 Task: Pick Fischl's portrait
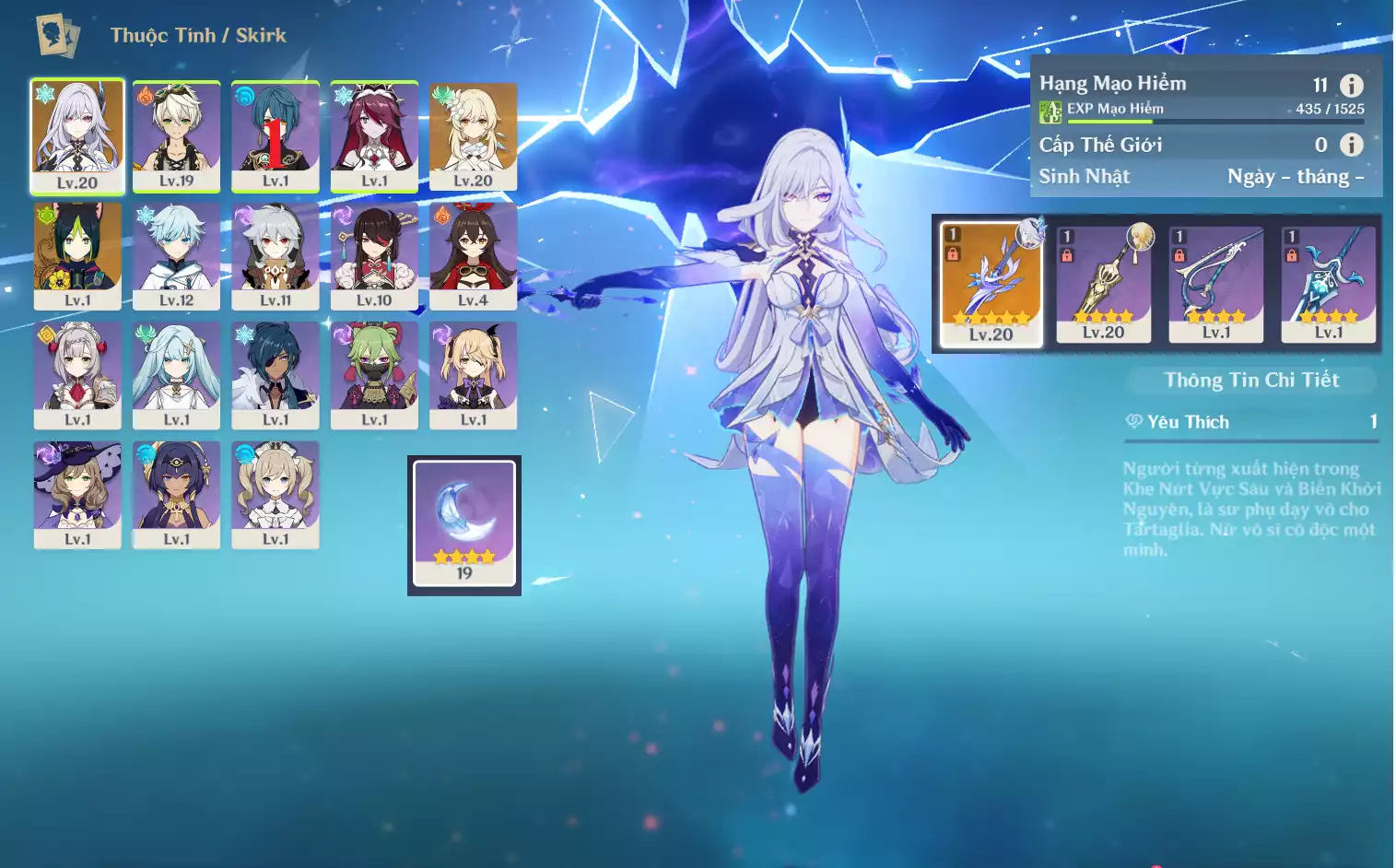[x=473, y=374]
